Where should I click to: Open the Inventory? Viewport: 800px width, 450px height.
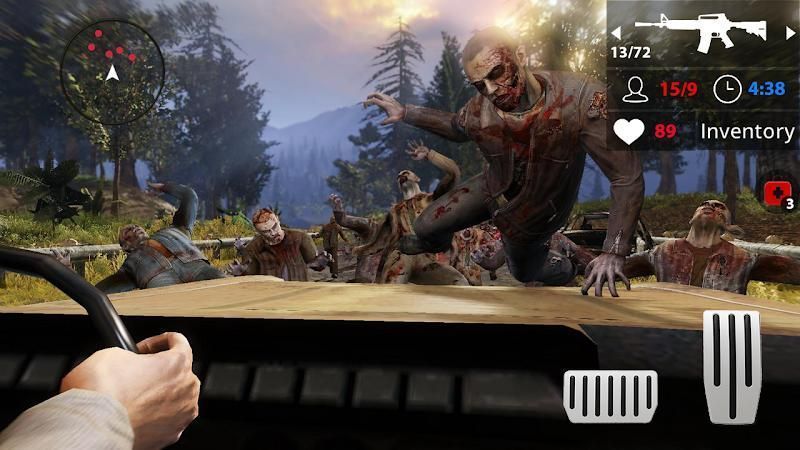tap(746, 131)
